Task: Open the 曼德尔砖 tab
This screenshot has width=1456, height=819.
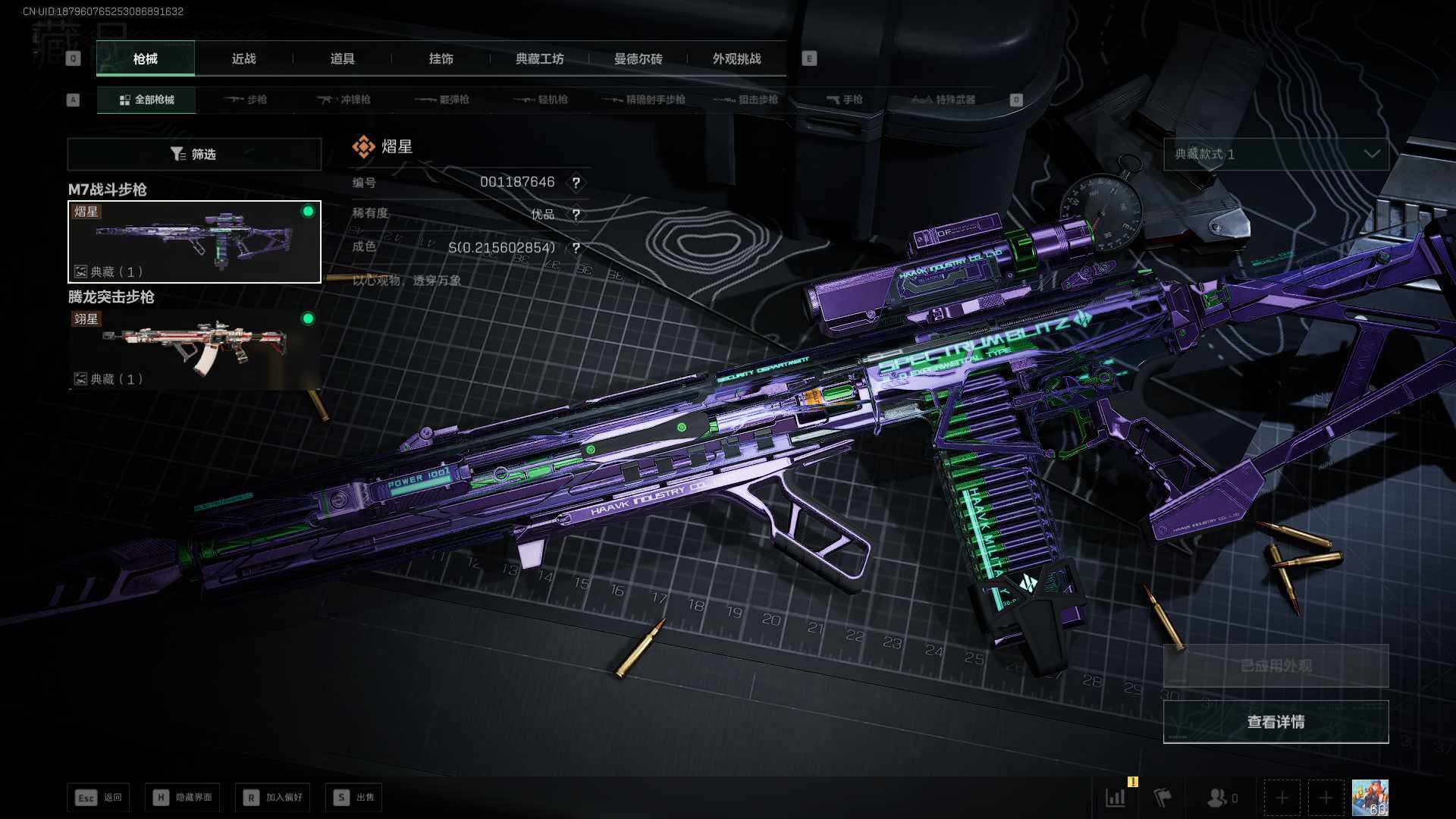Action: [638, 58]
